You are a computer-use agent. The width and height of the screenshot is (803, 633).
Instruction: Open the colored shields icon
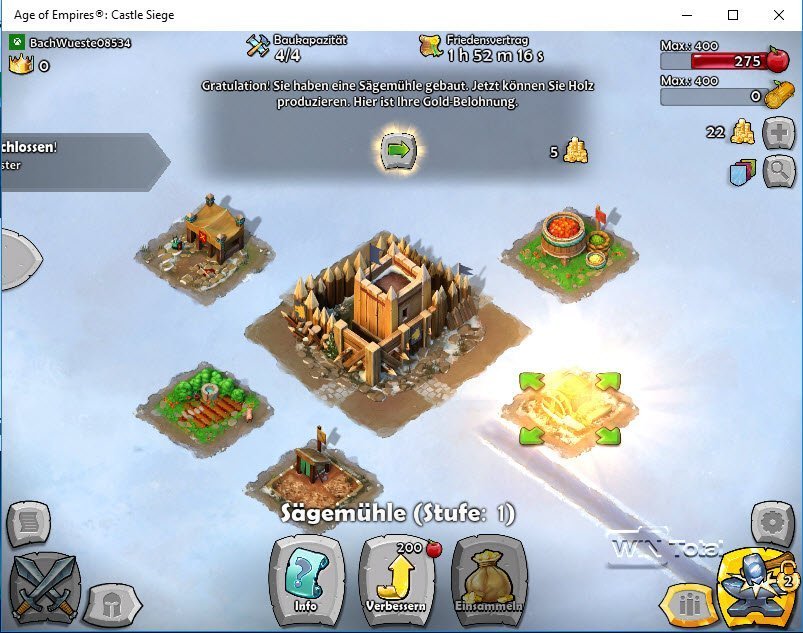741,172
